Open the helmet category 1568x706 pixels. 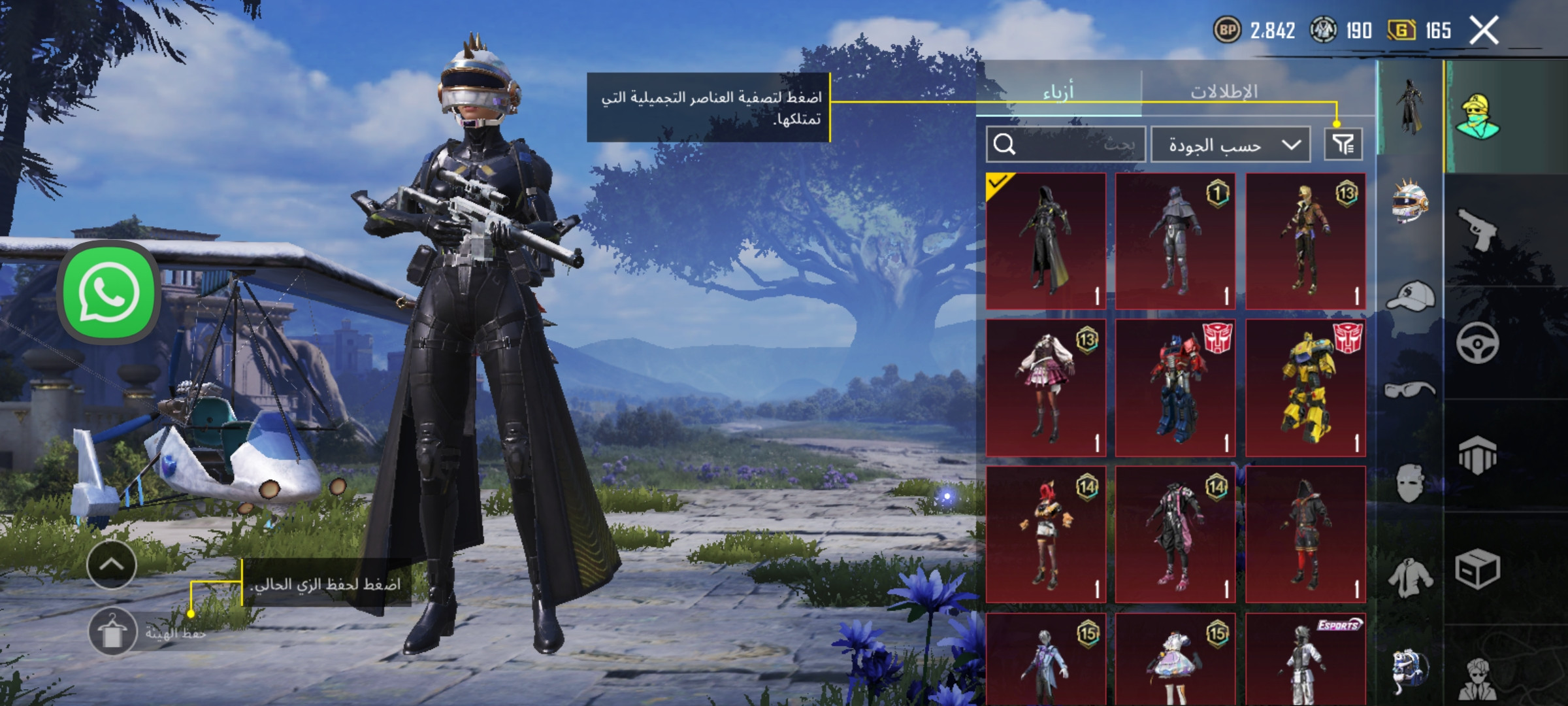pyautogui.click(x=1410, y=202)
